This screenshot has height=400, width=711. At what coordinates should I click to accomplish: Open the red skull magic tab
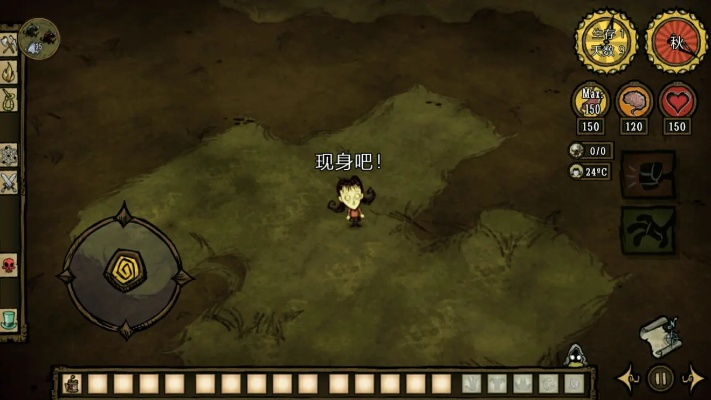click(9, 266)
